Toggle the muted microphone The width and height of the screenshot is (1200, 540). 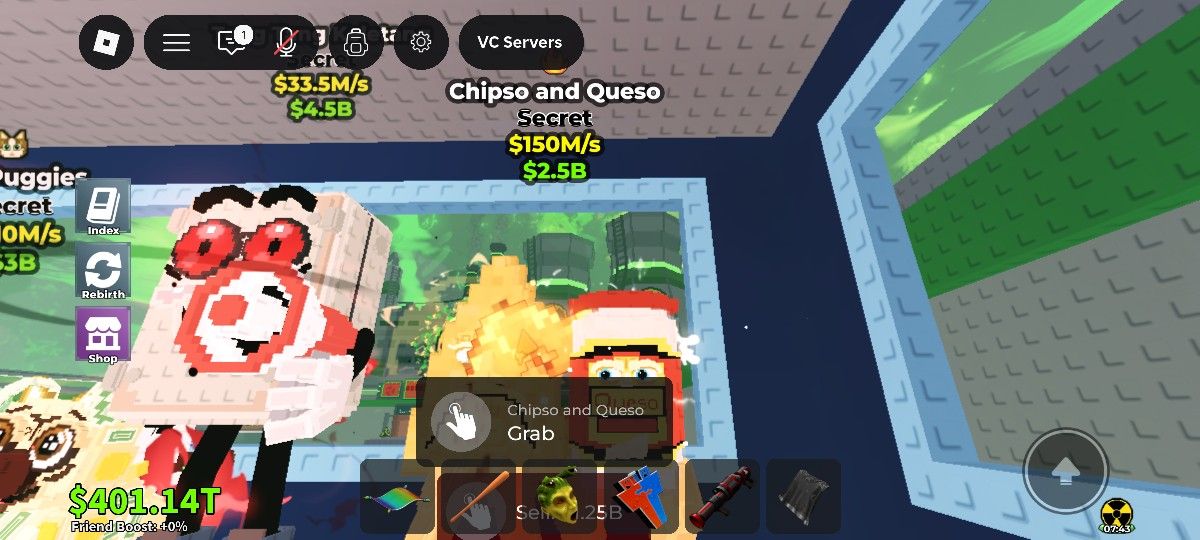pos(286,42)
